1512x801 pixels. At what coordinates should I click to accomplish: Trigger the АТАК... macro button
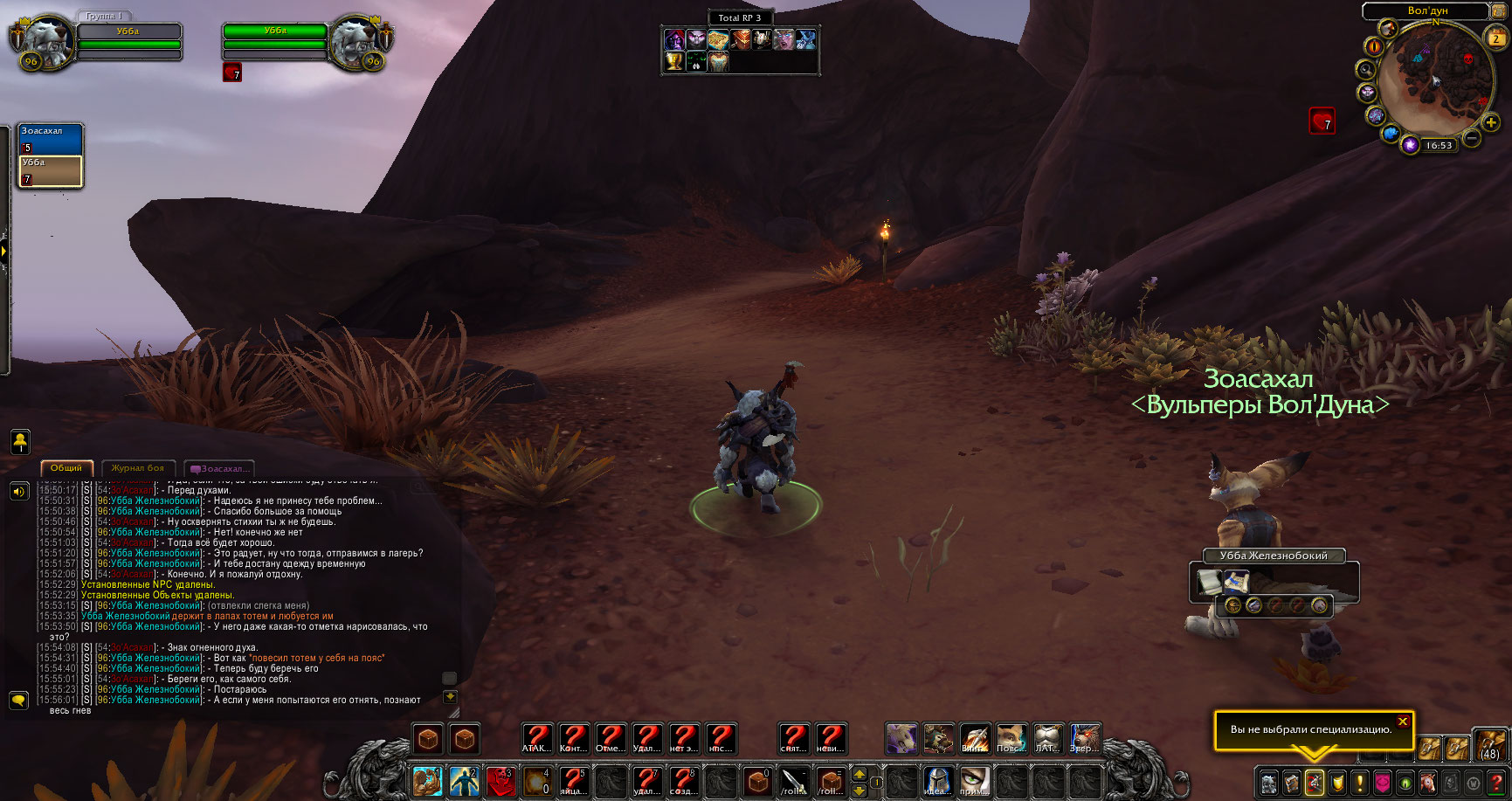pos(537,738)
